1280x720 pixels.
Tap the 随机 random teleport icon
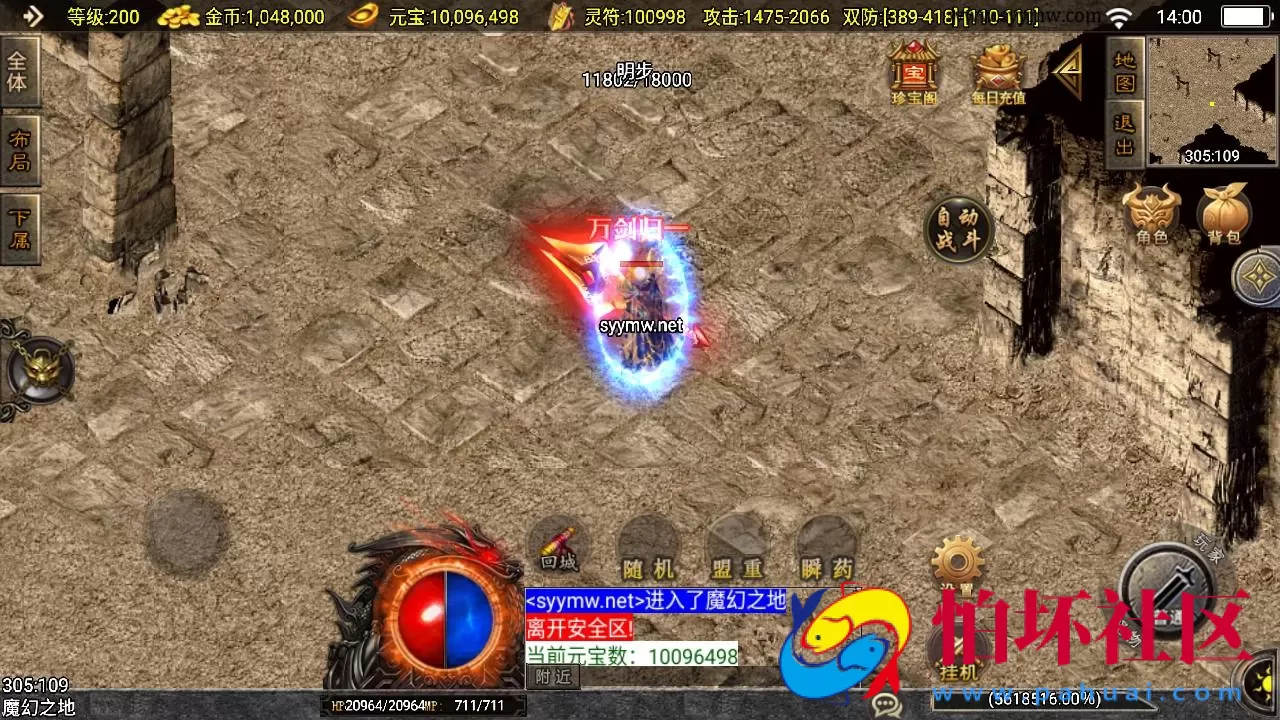tap(647, 545)
